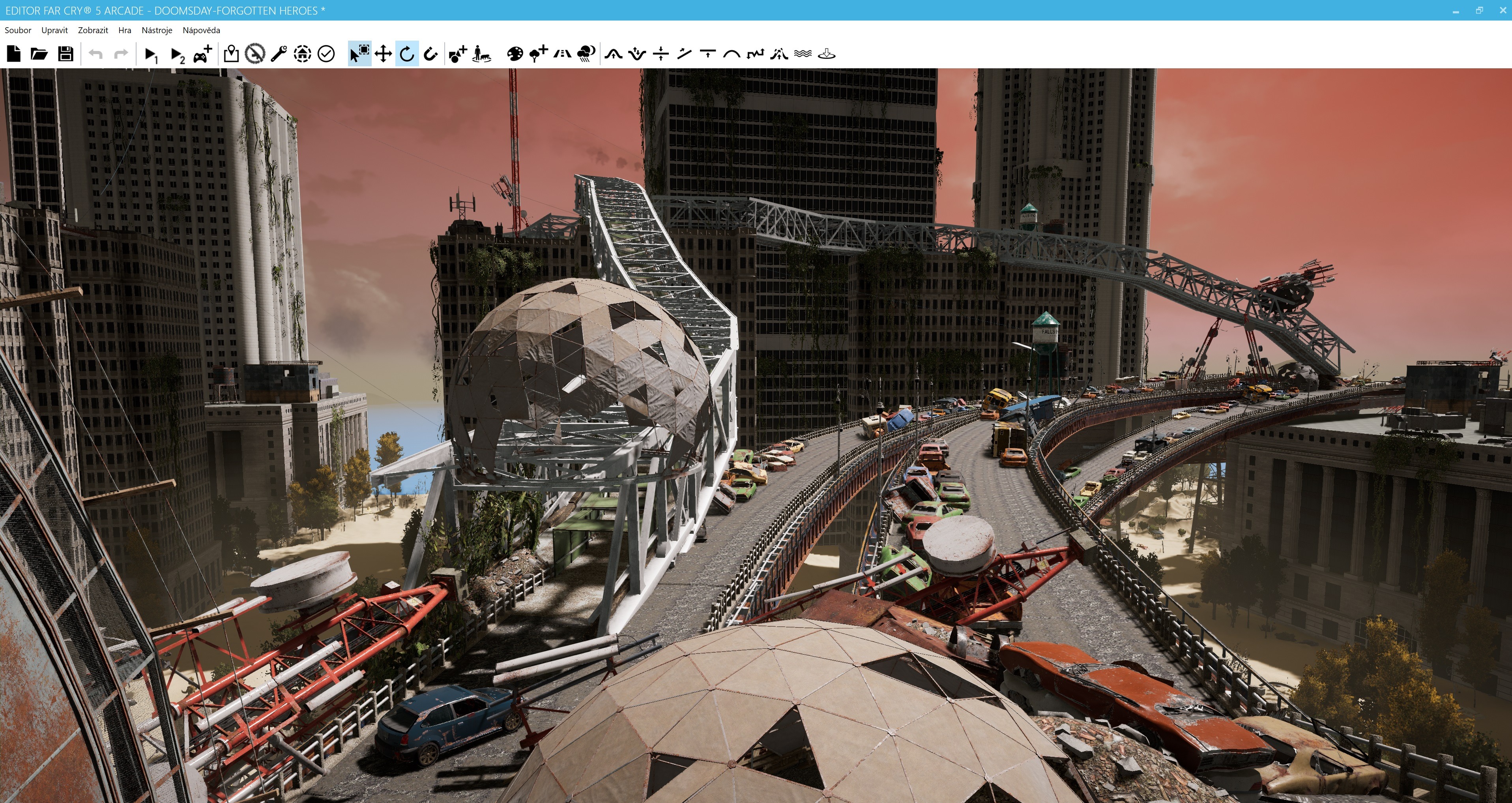Click the open folder icon
The image size is (1512, 803).
point(39,54)
